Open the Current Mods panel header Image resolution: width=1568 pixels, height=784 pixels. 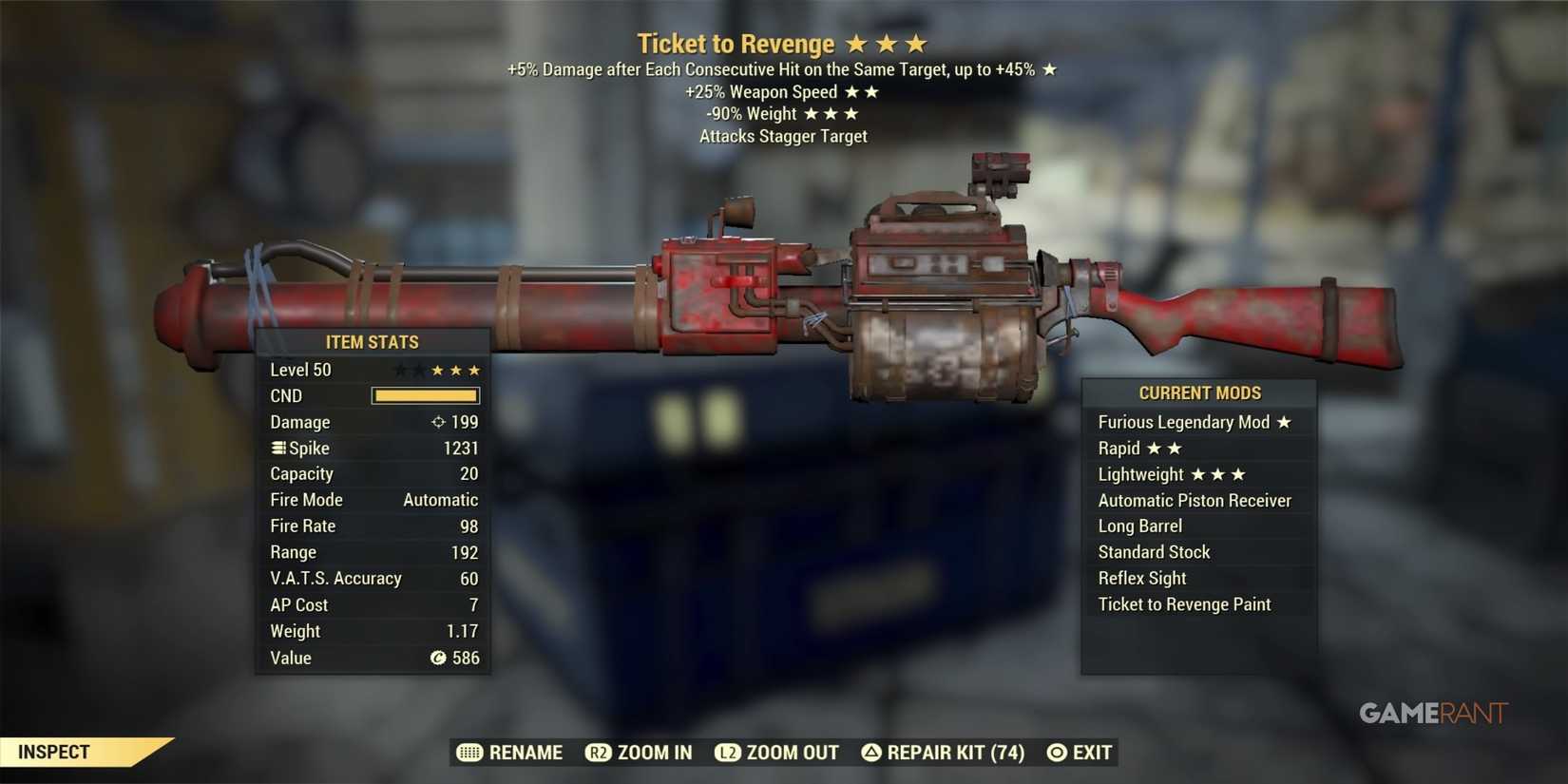coord(1199,392)
